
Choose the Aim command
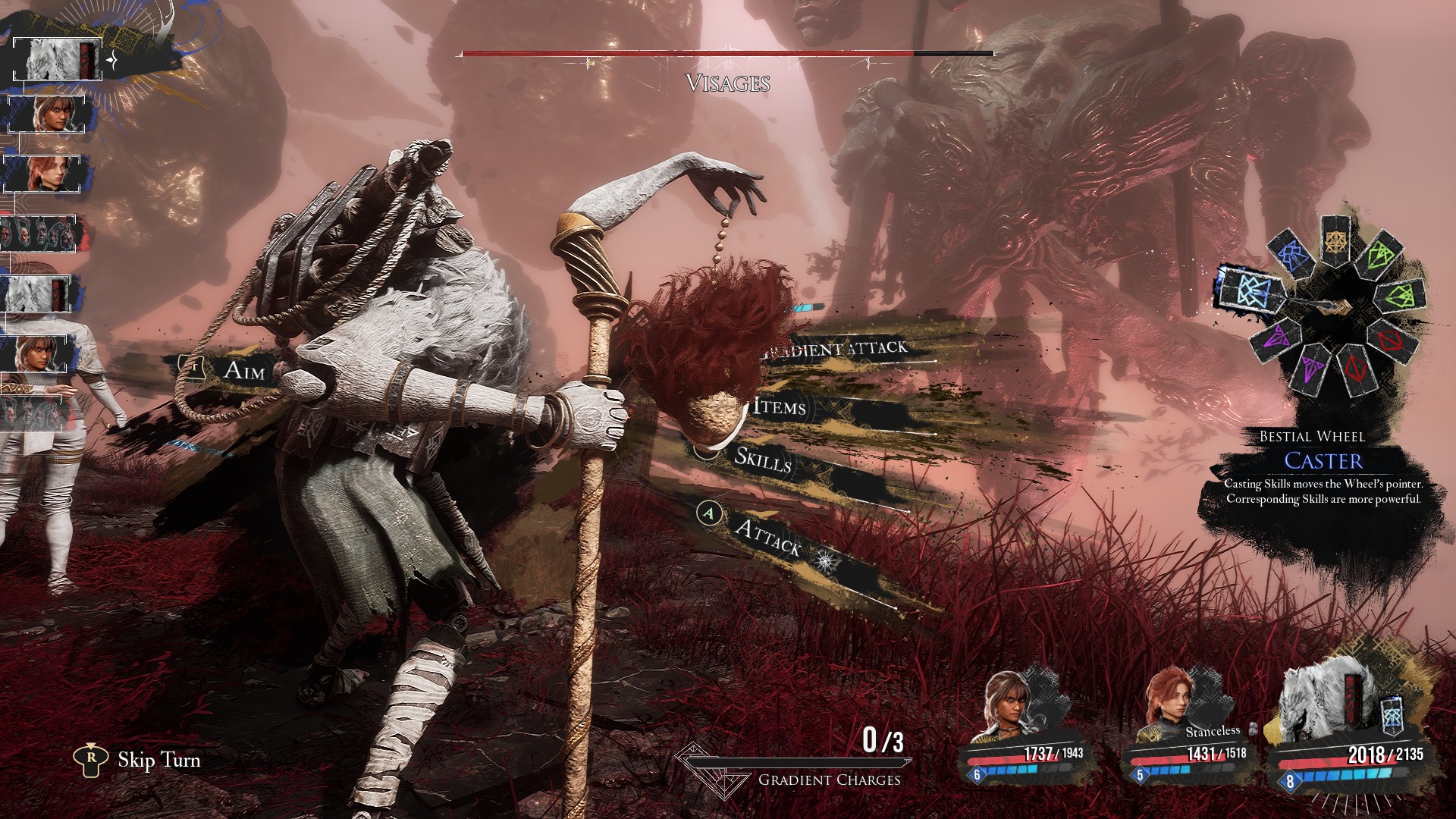pyautogui.click(x=244, y=369)
